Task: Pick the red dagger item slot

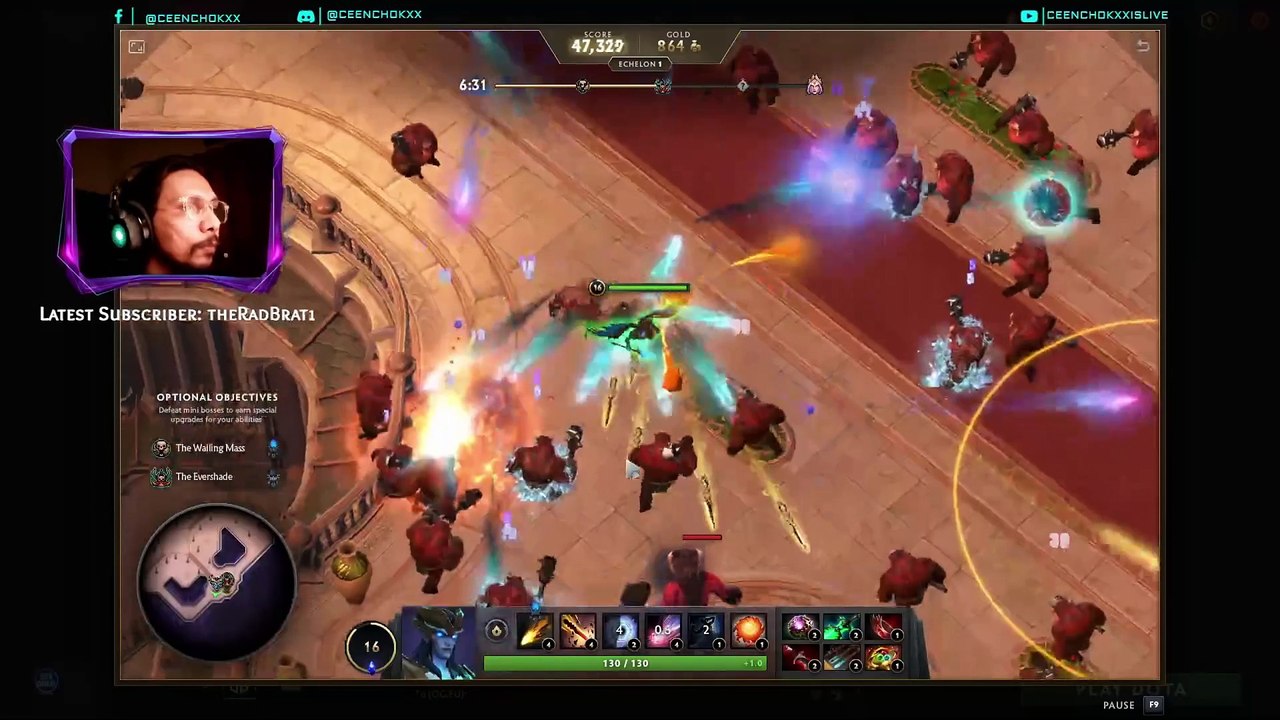Action: (x=800, y=658)
